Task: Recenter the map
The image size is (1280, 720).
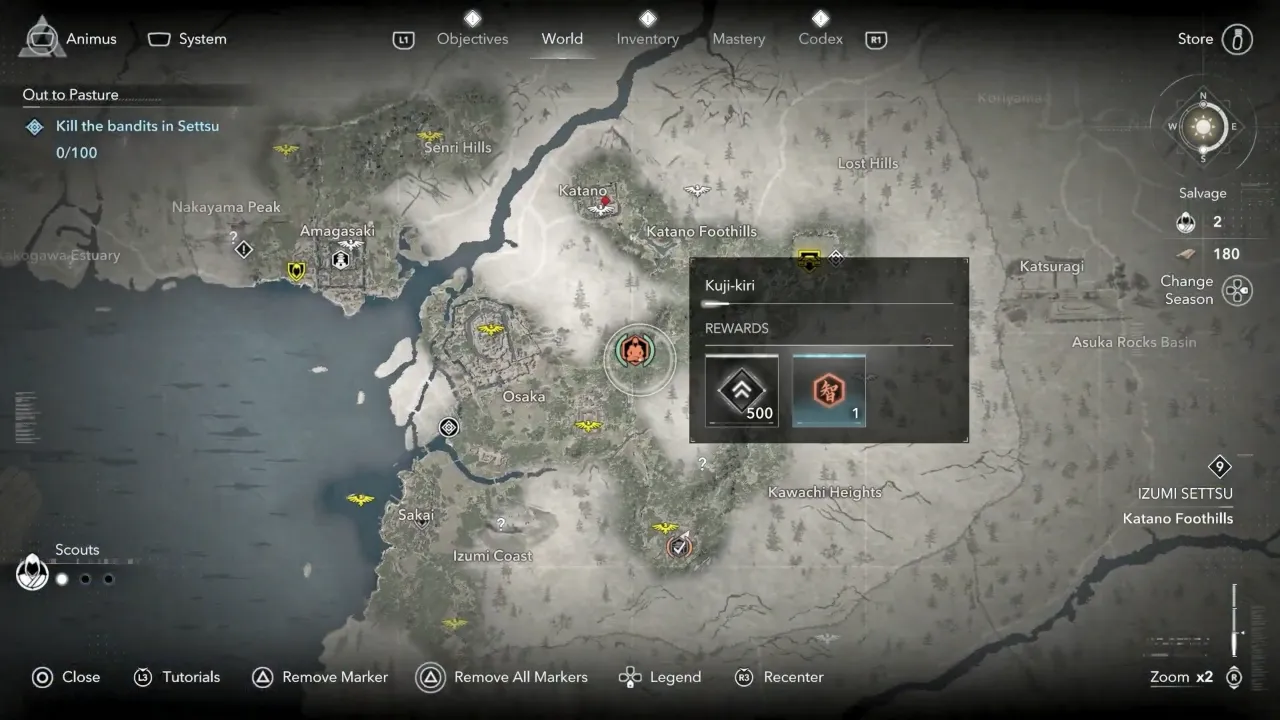Action: point(780,677)
